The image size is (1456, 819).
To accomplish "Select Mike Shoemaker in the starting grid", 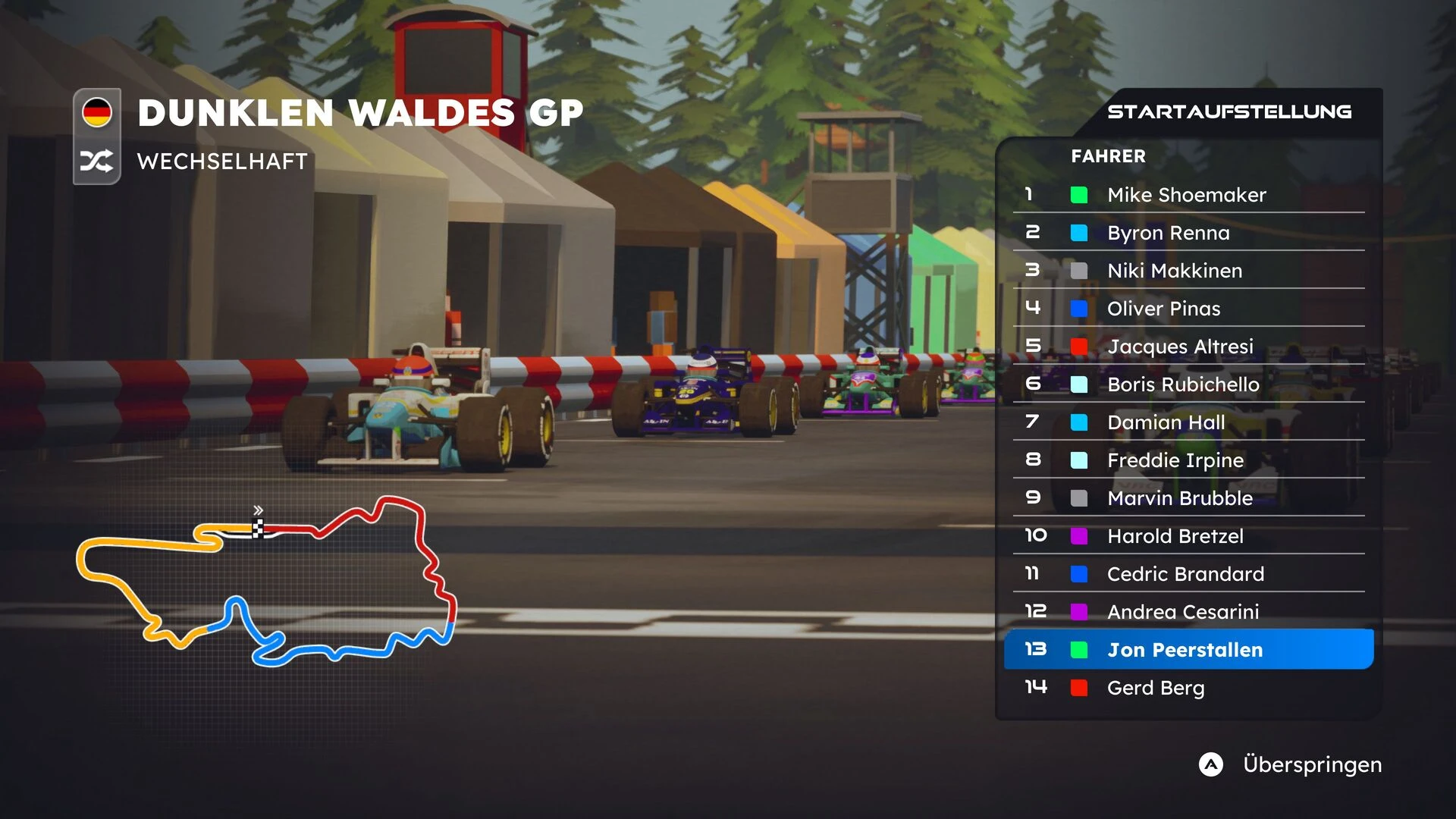I will [1186, 195].
